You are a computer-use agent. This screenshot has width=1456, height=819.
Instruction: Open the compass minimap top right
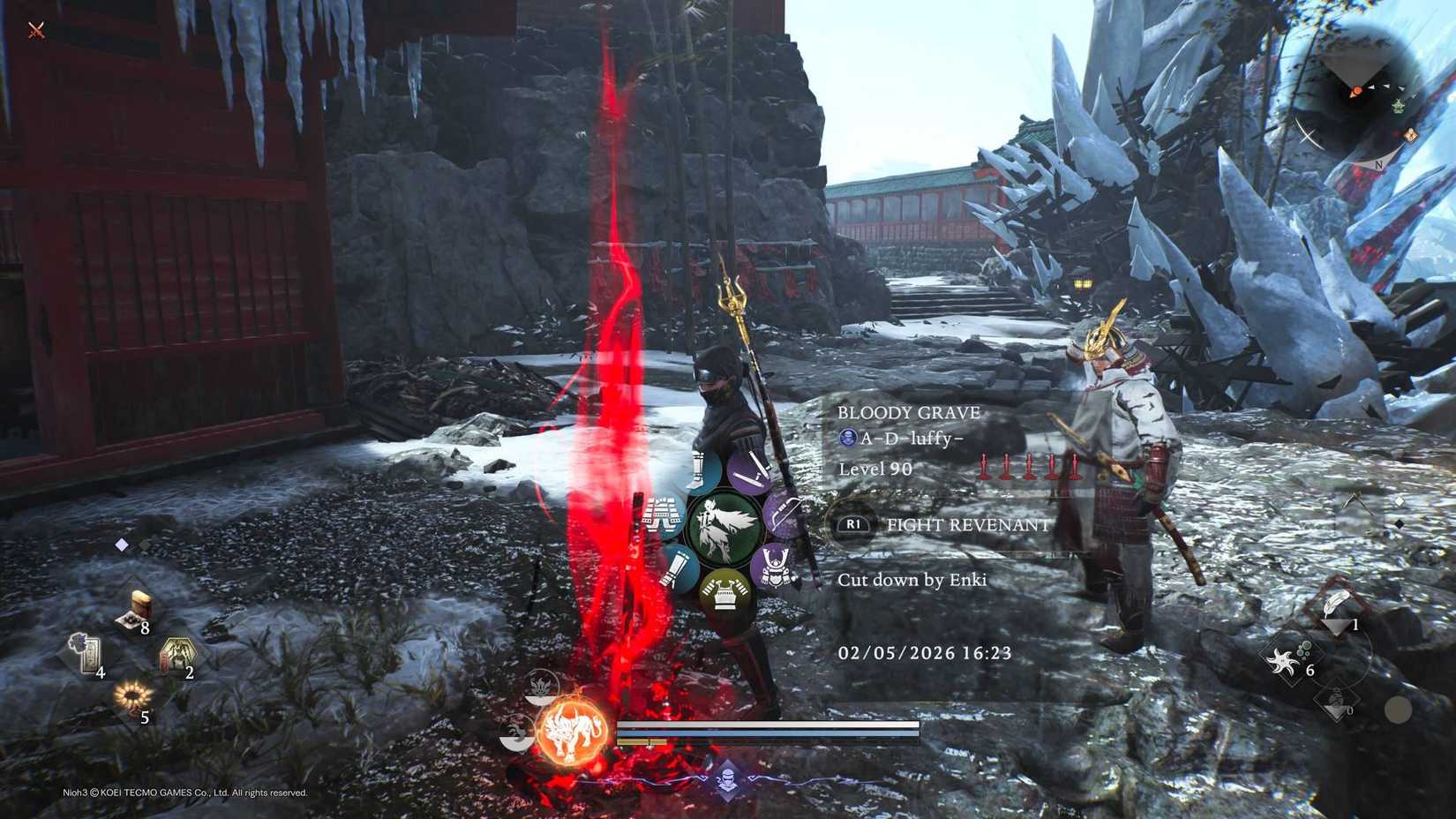(x=1359, y=88)
